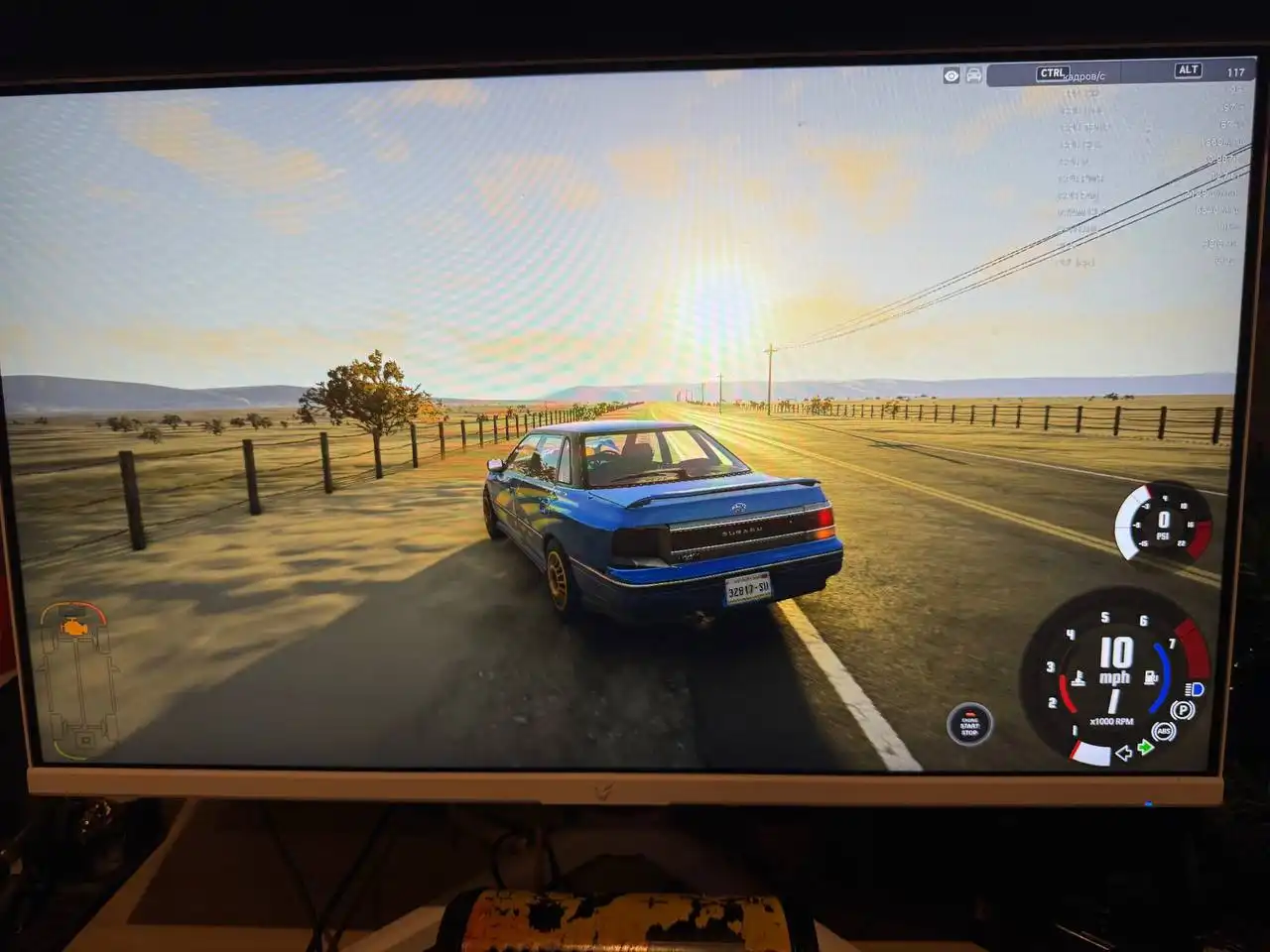Click the fuel pump icon
Image resolution: width=1270 pixels, height=952 pixels.
click(1151, 677)
